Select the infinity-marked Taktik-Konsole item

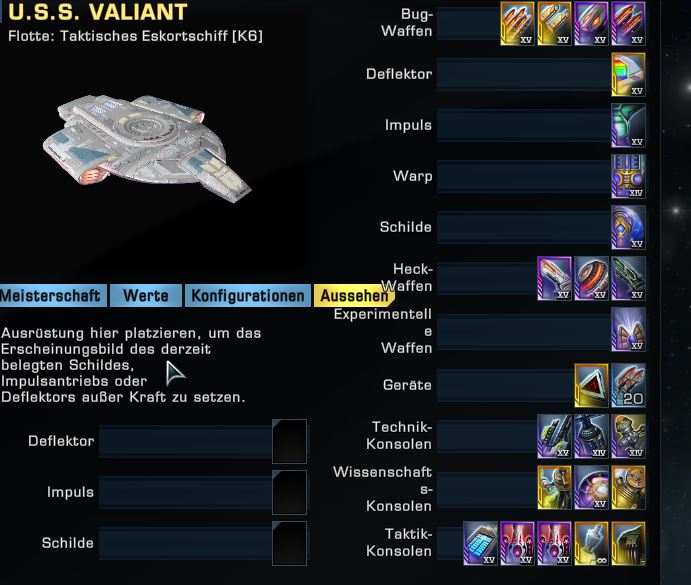tap(591, 543)
